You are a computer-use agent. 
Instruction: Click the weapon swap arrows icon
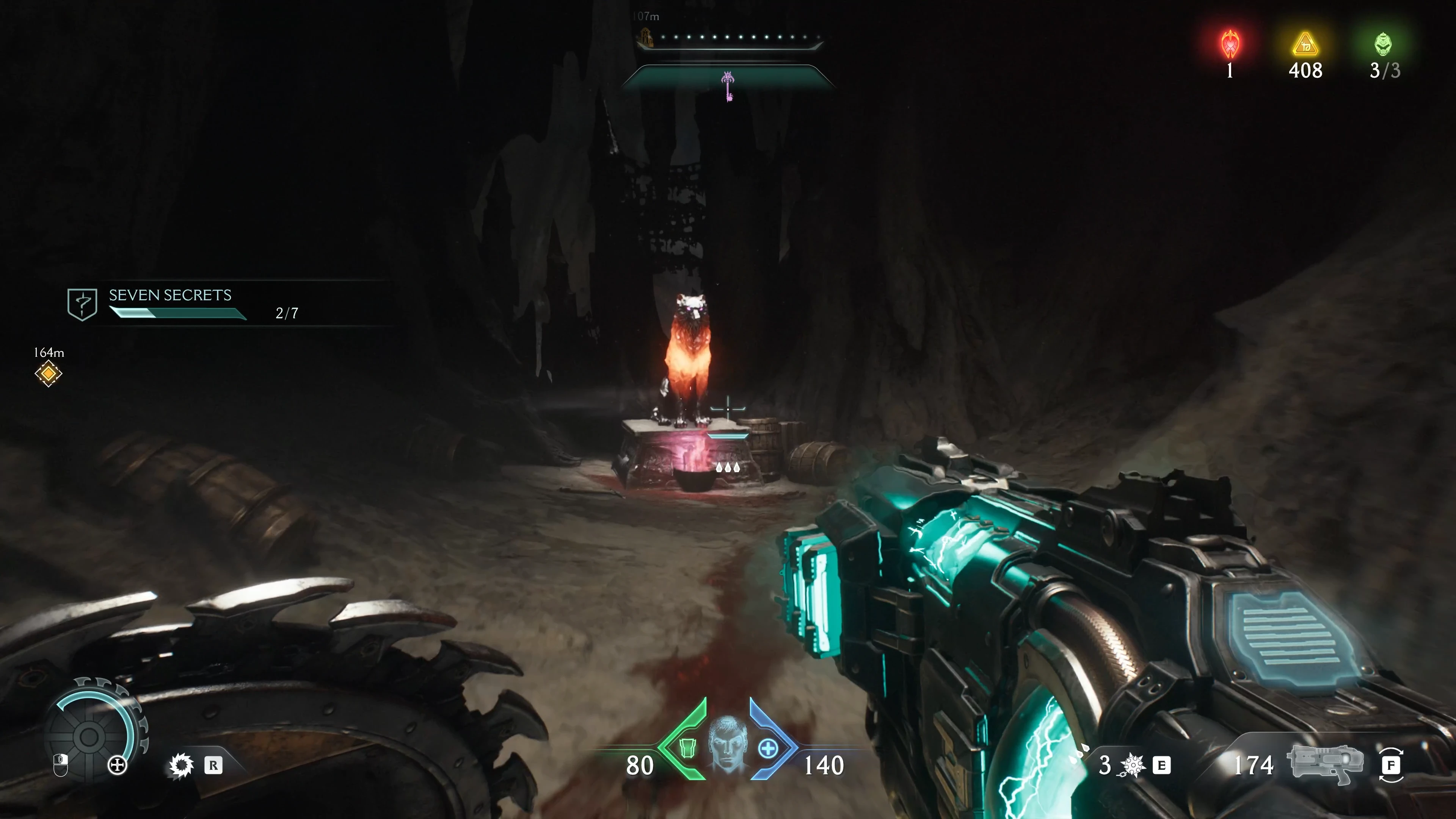tap(1390, 765)
